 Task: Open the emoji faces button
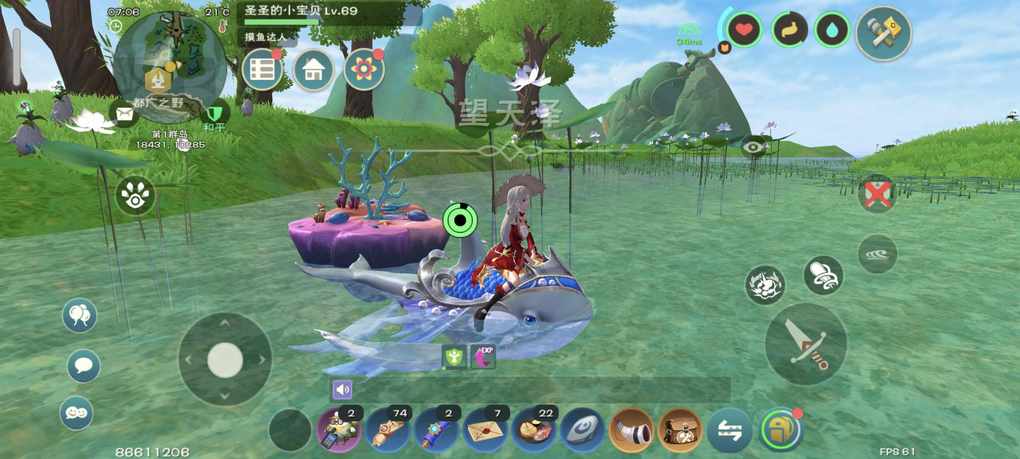pos(77,412)
